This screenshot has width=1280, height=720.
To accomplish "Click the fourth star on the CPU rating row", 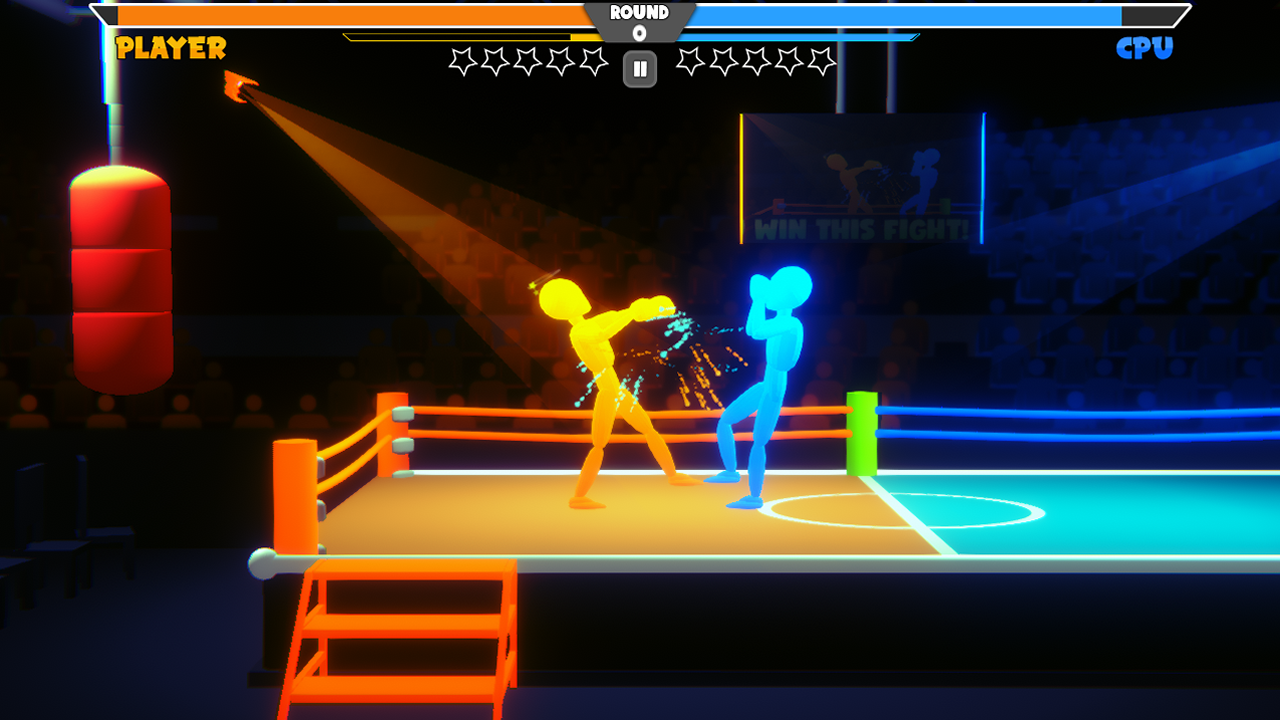I will pos(788,62).
